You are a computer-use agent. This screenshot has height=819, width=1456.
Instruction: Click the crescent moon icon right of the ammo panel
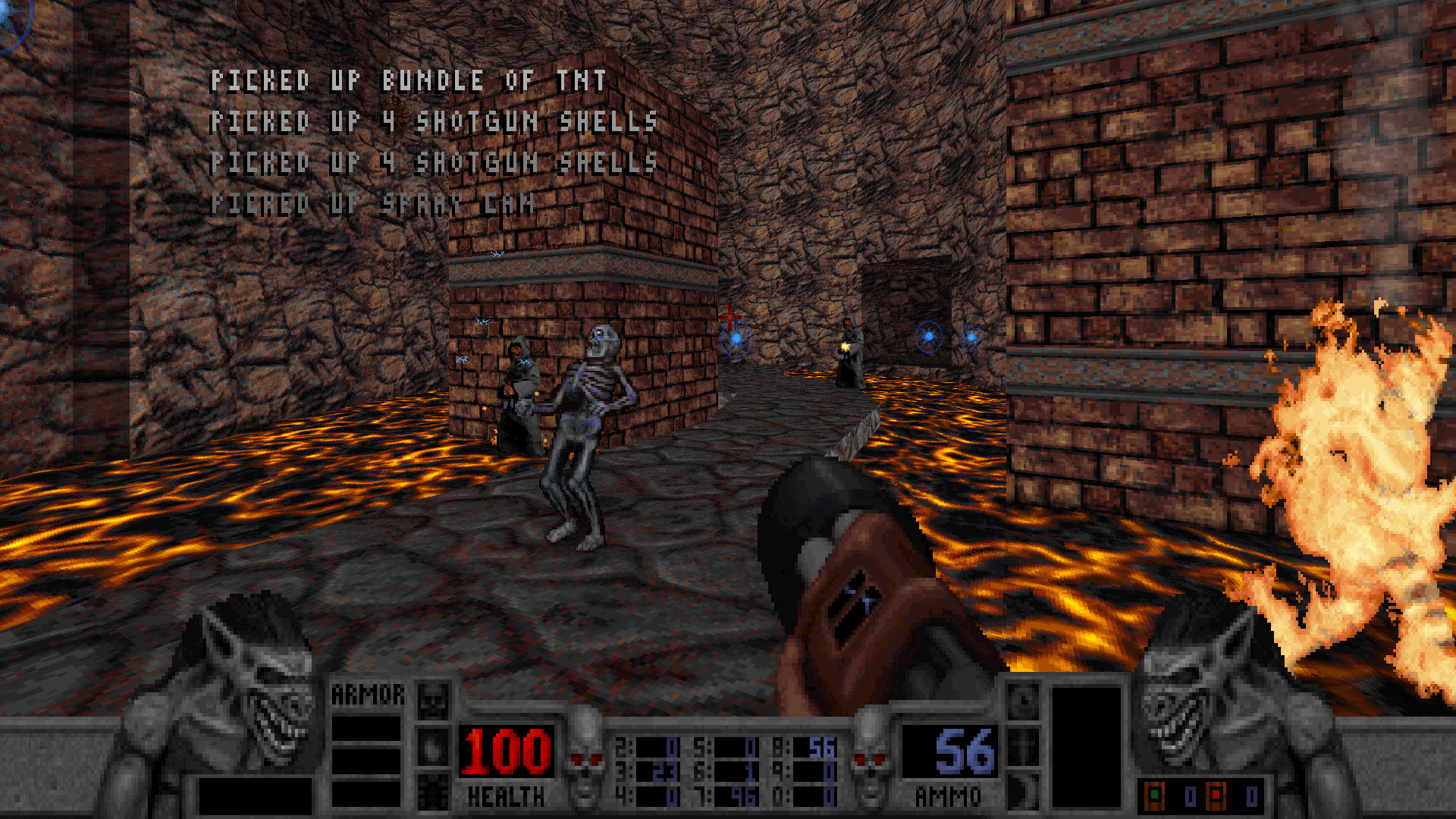[x=1024, y=790]
